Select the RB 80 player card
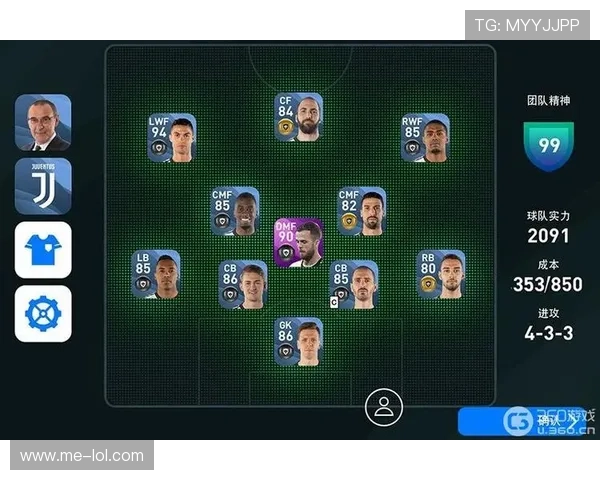The height and width of the screenshot is (480, 600). click(440, 274)
